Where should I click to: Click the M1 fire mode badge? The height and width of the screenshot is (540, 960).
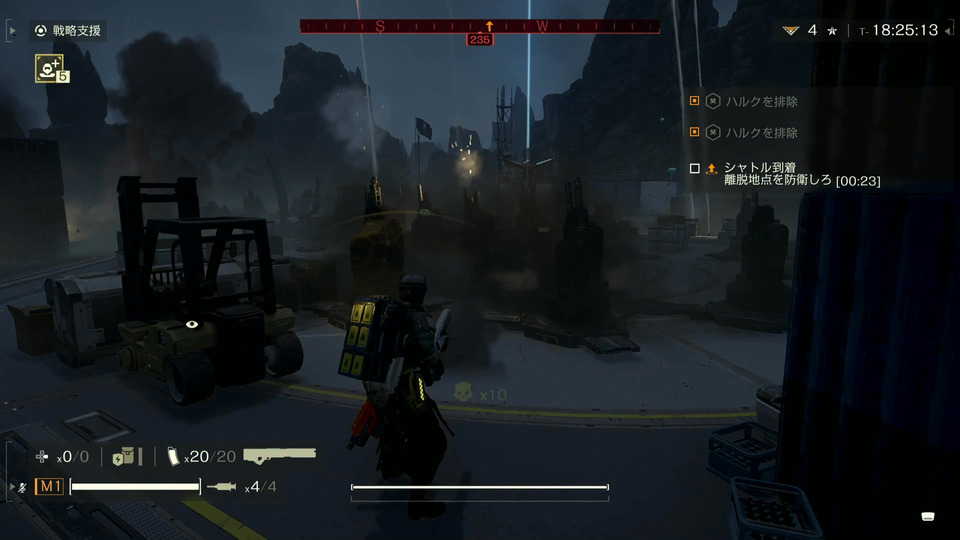(x=49, y=487)
